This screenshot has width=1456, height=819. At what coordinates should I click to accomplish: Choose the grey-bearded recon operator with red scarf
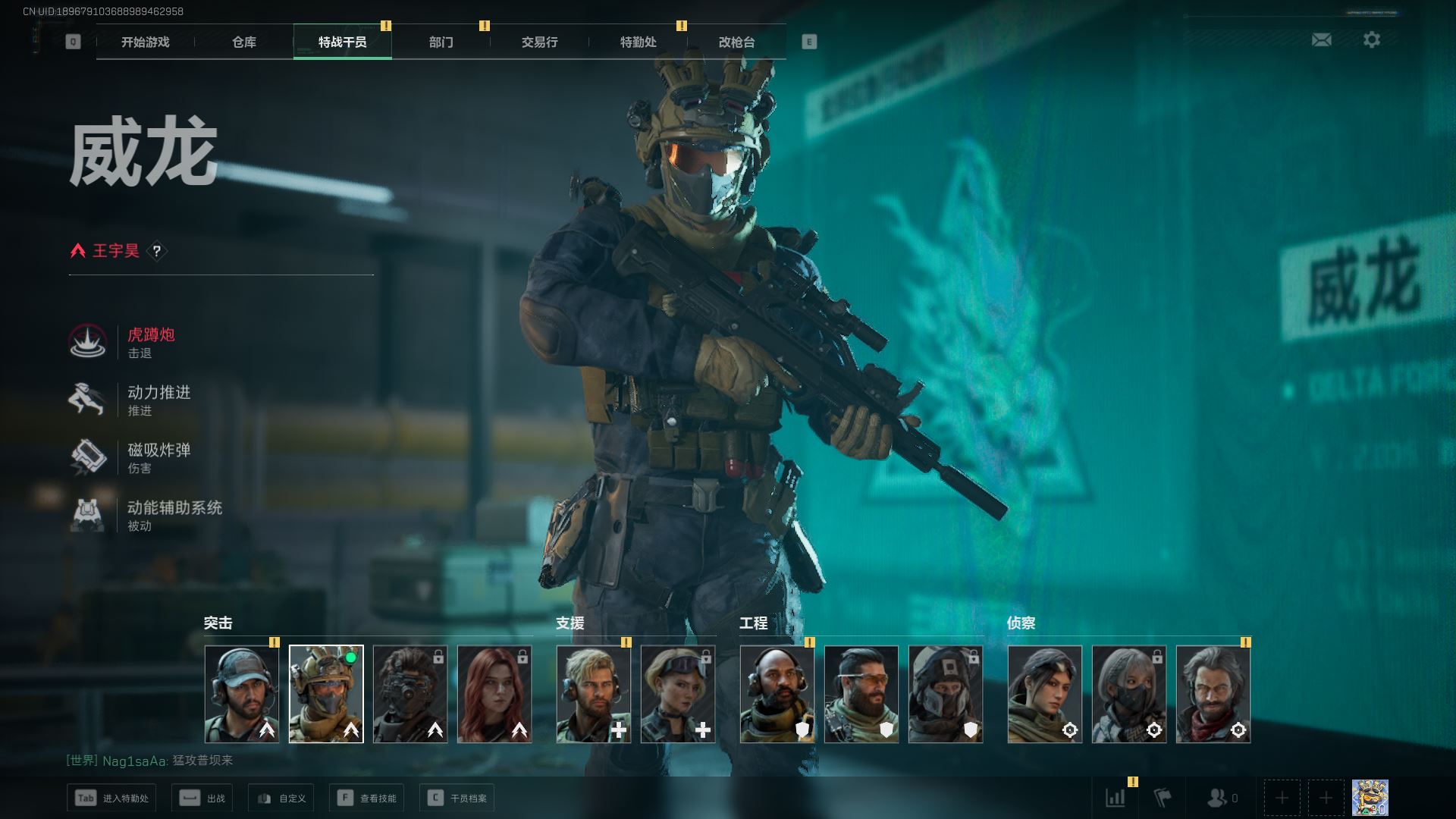point(1213,694)
